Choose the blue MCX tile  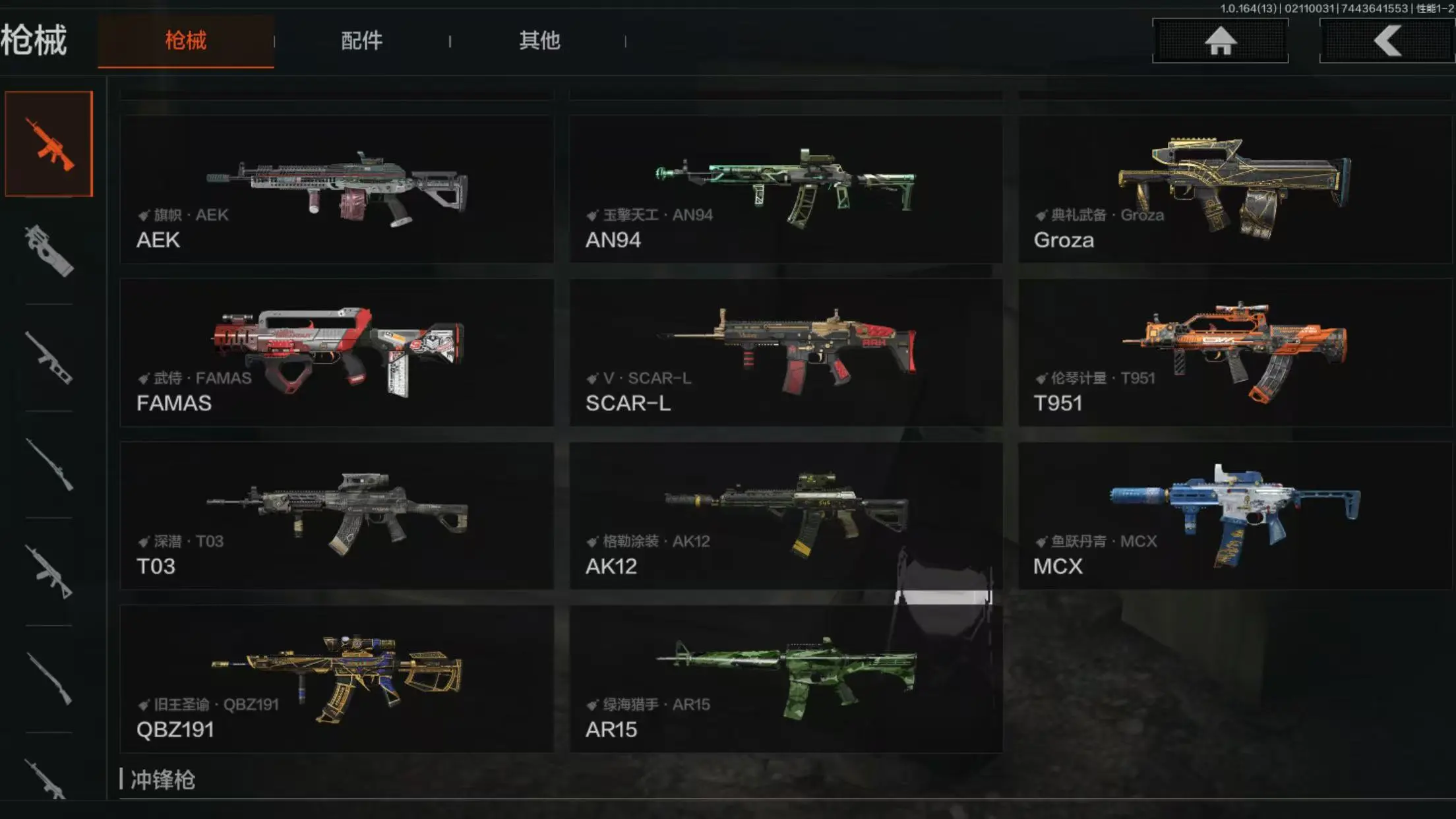coord(1234,516)
